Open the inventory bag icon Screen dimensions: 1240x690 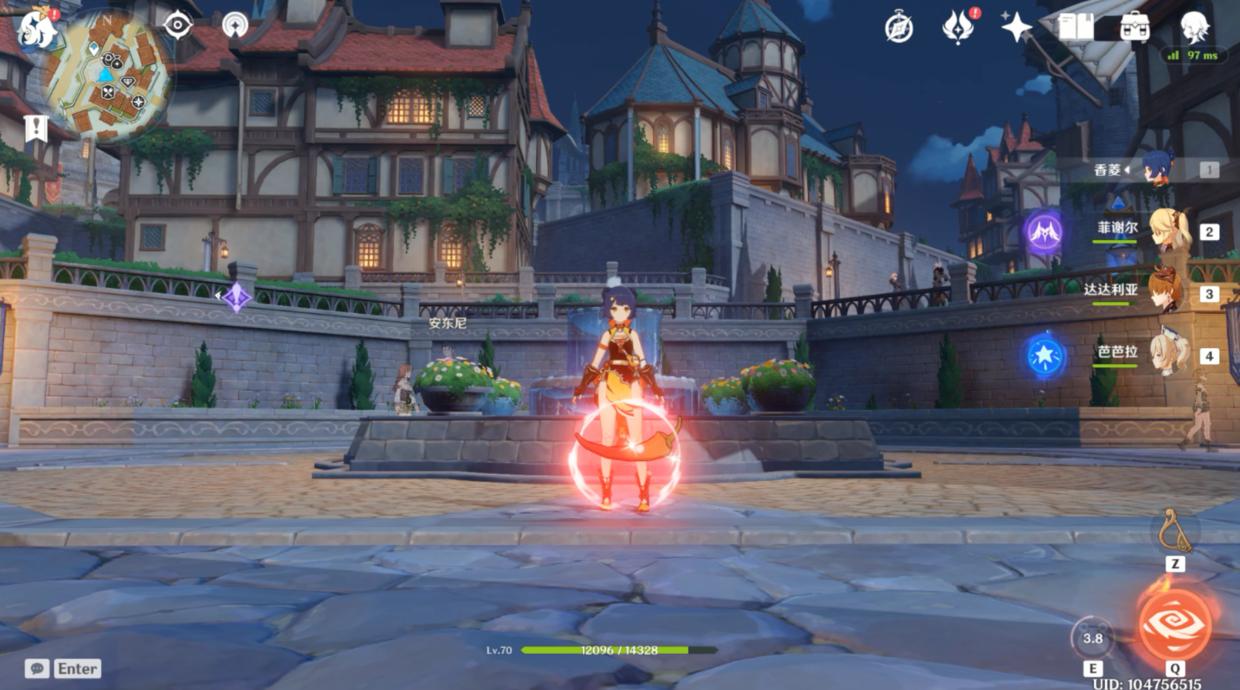point(1134,27)
